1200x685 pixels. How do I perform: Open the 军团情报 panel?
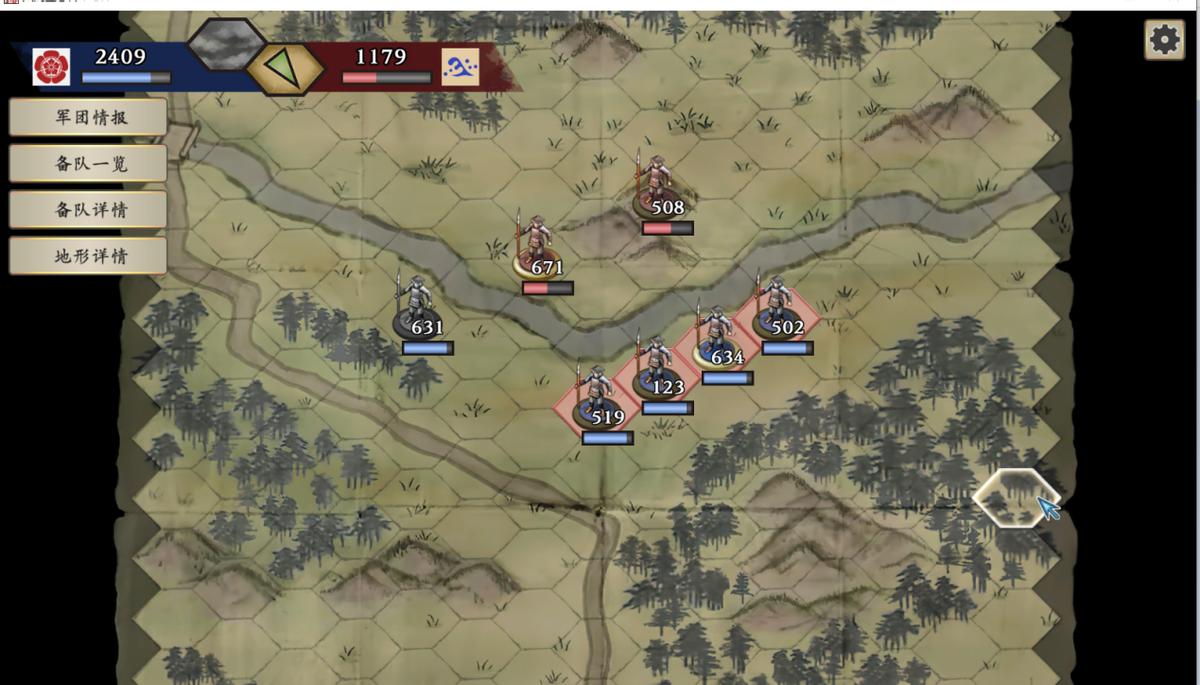[x=88, y=117]
